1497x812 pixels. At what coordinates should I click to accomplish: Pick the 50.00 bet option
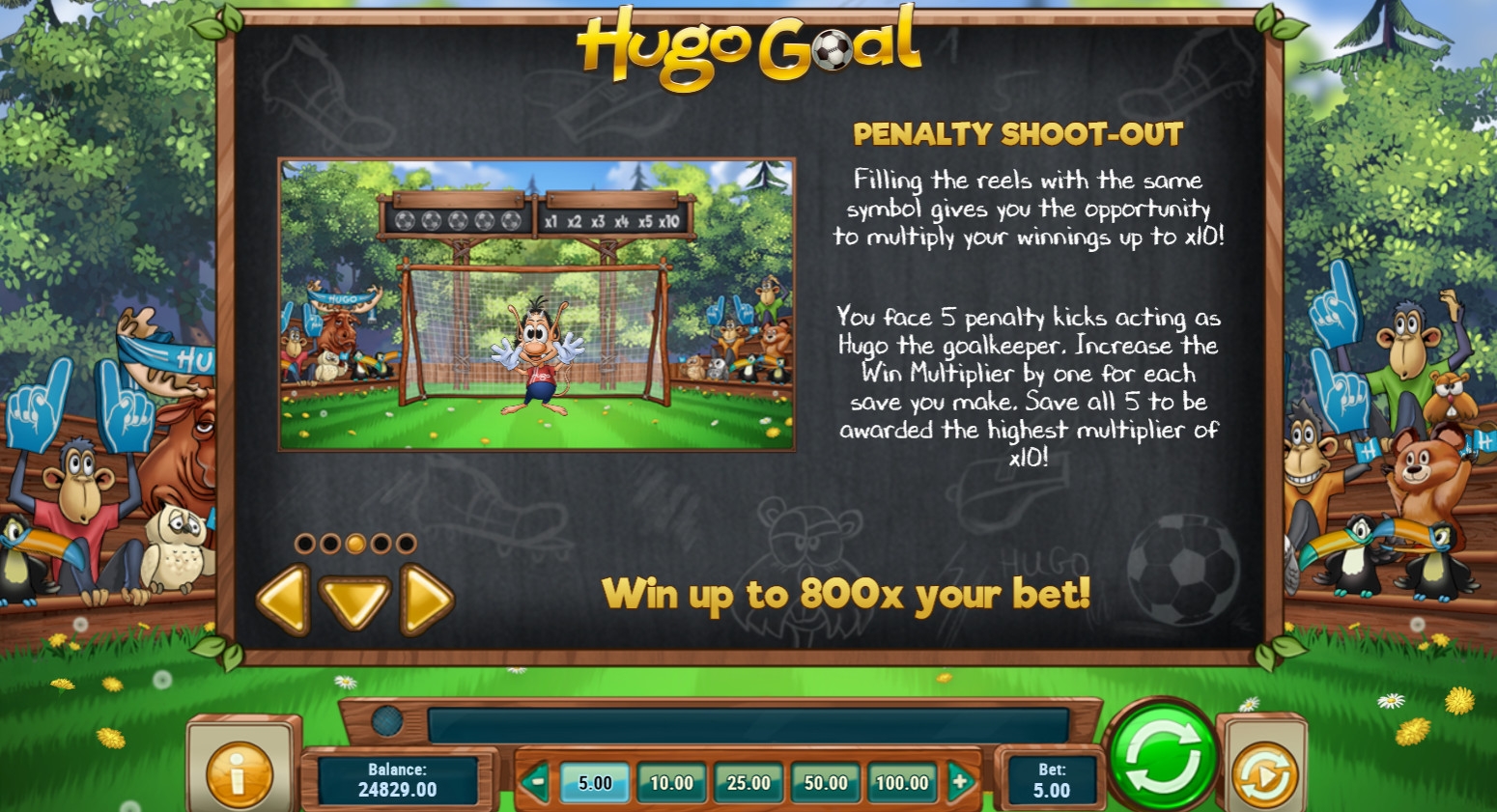tap(826, 783)
